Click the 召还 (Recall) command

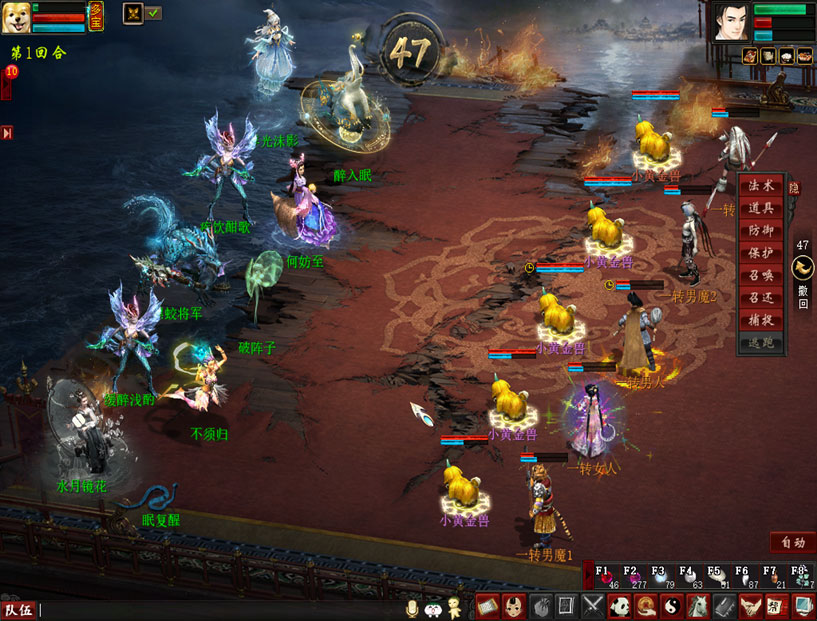[x=761, y=297]
